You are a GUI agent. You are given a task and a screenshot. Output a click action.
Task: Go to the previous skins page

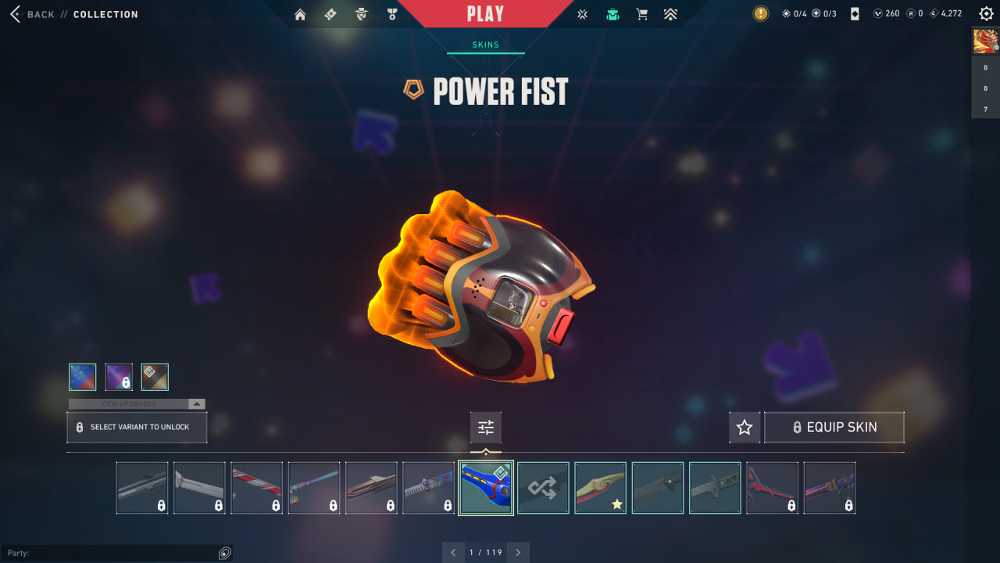[453, 552]
